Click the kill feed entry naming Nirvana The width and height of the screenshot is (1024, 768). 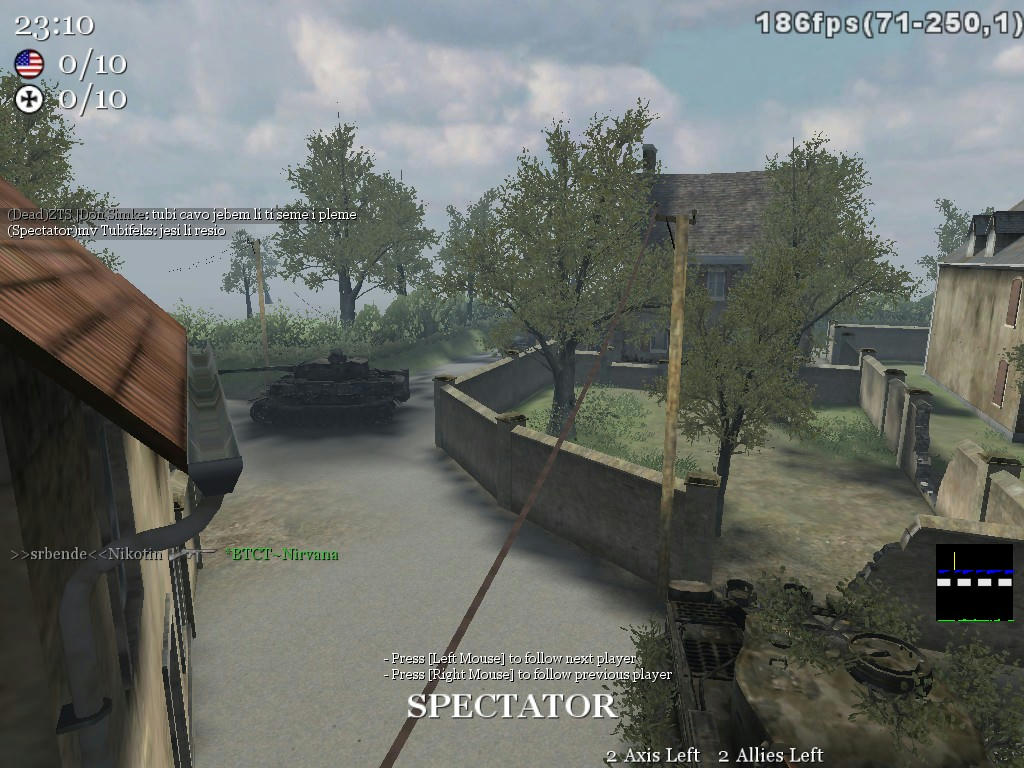[281, 554]
